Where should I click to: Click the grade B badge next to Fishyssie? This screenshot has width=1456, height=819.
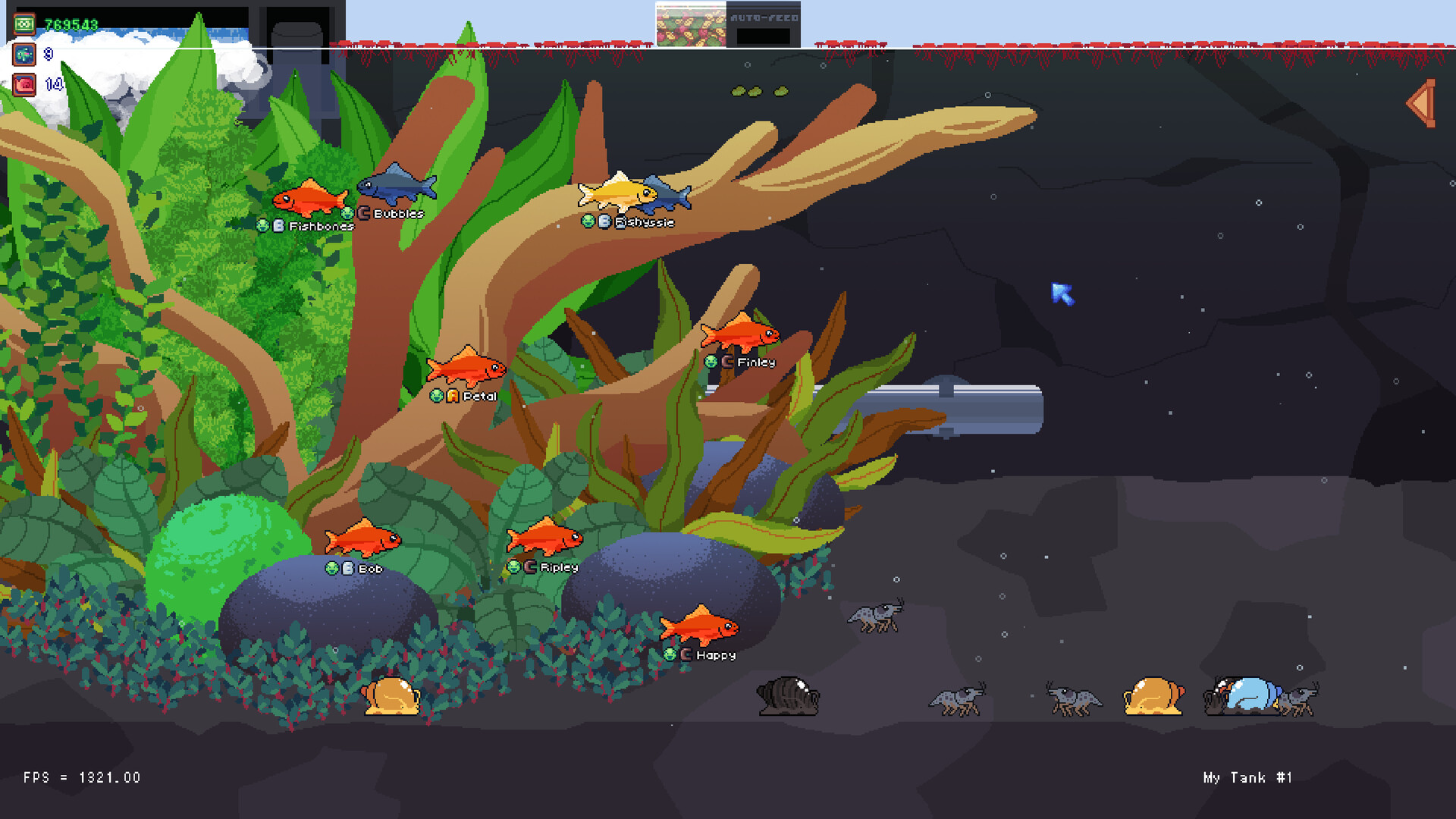point(604,222)
